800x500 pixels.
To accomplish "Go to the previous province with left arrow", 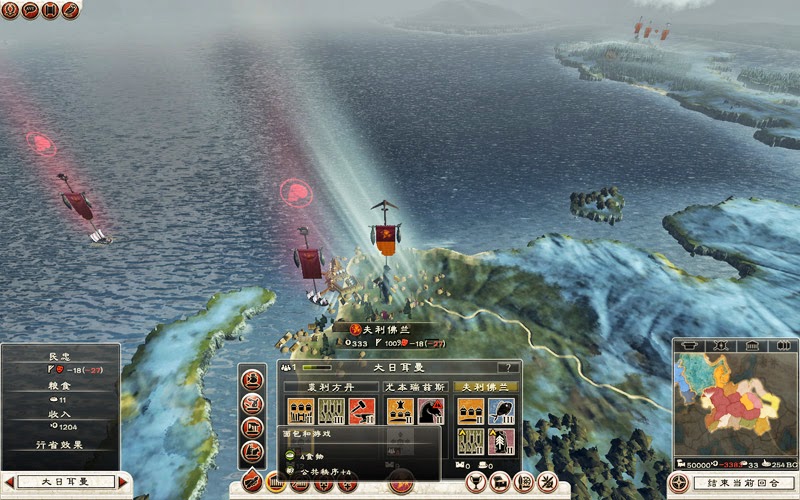I will click(x=8, y=482).
